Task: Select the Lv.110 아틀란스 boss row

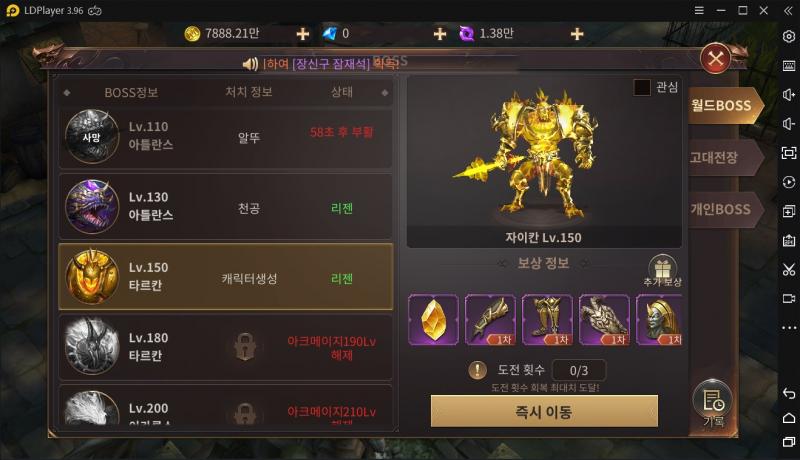Action: [225, 136]
